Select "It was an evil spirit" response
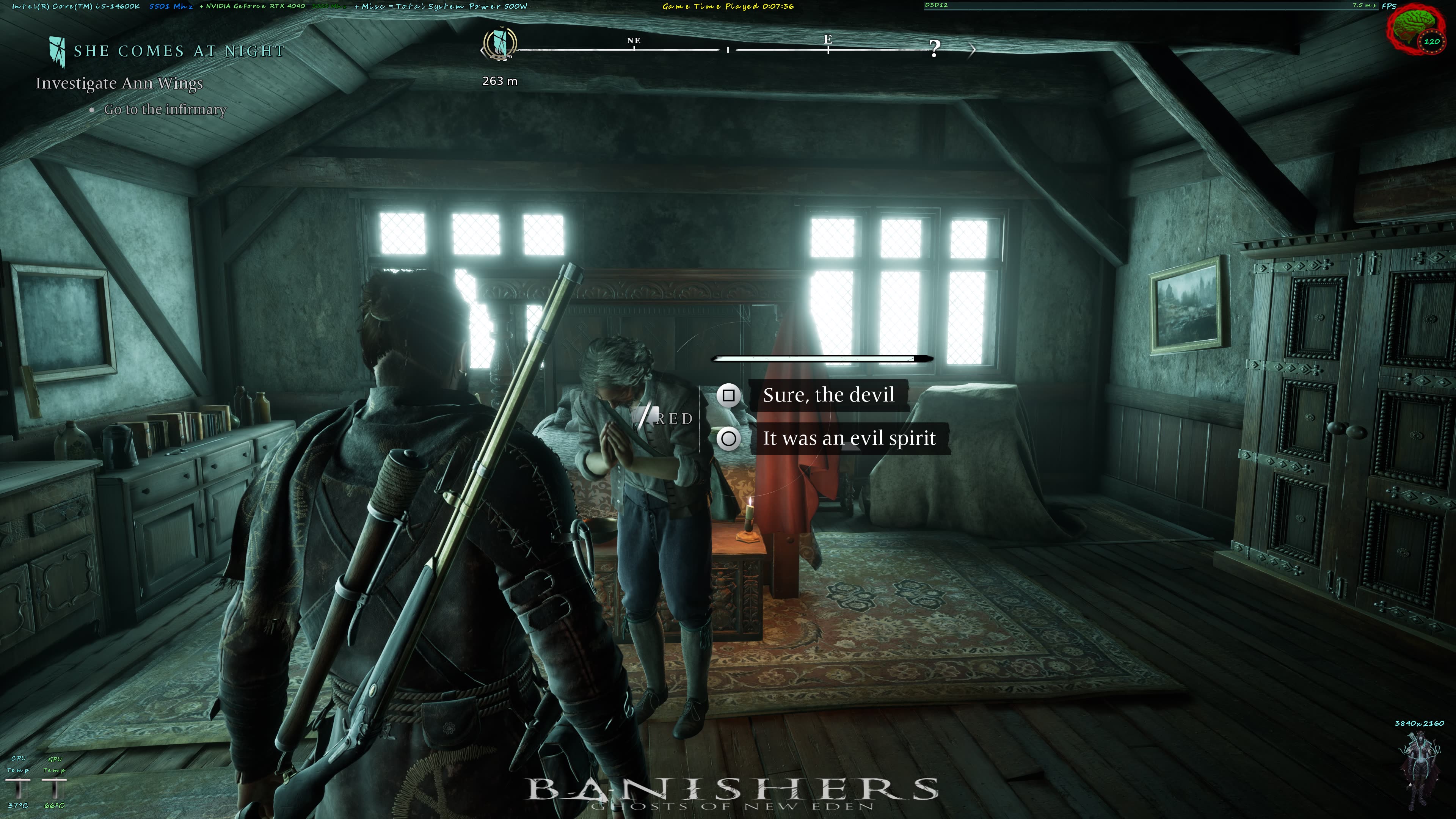1456x819 pixels. (849, 439)
